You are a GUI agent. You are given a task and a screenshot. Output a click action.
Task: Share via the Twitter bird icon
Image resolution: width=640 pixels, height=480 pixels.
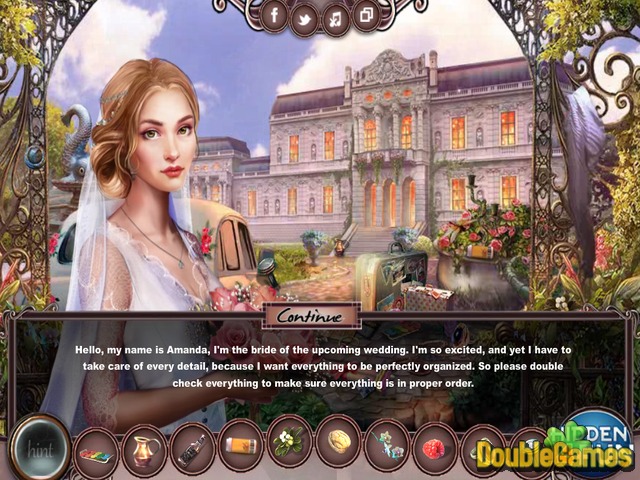point(304,16)
